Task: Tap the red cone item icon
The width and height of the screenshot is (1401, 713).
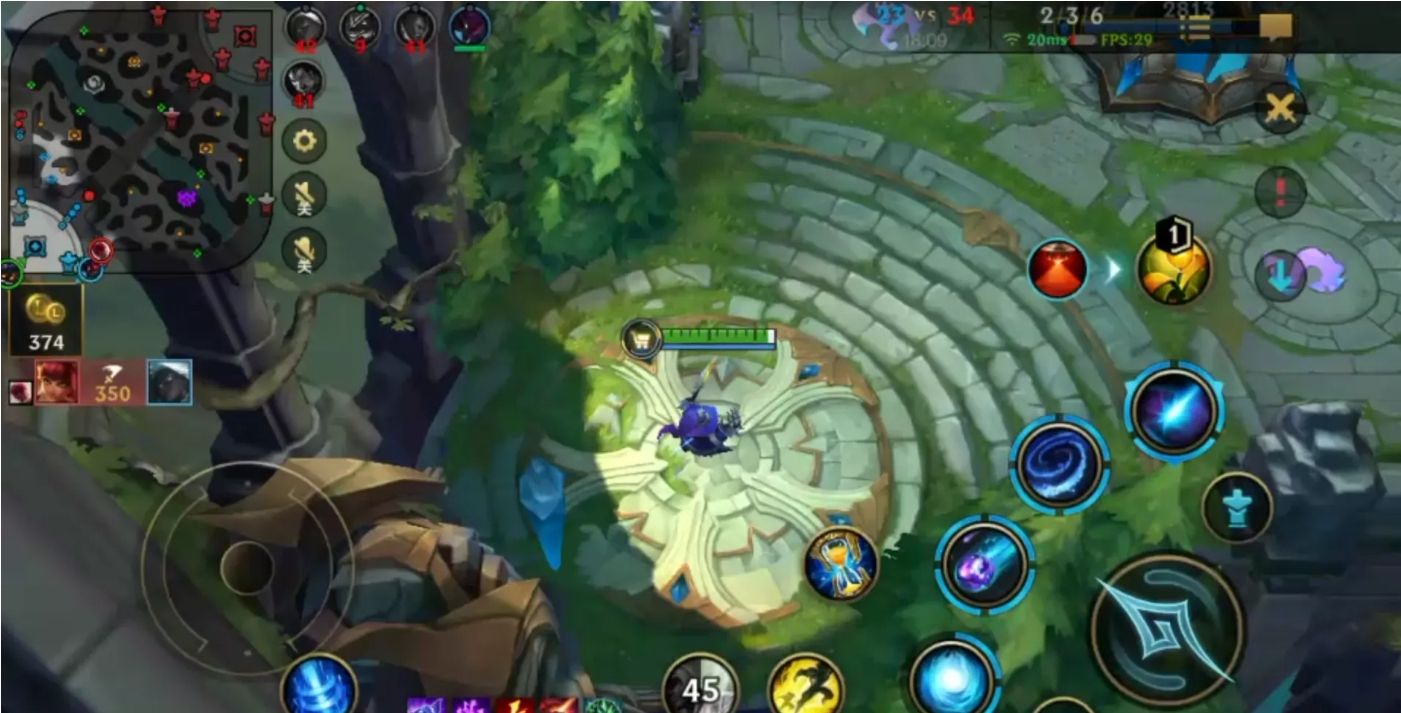Action: tap(1057, 268)
